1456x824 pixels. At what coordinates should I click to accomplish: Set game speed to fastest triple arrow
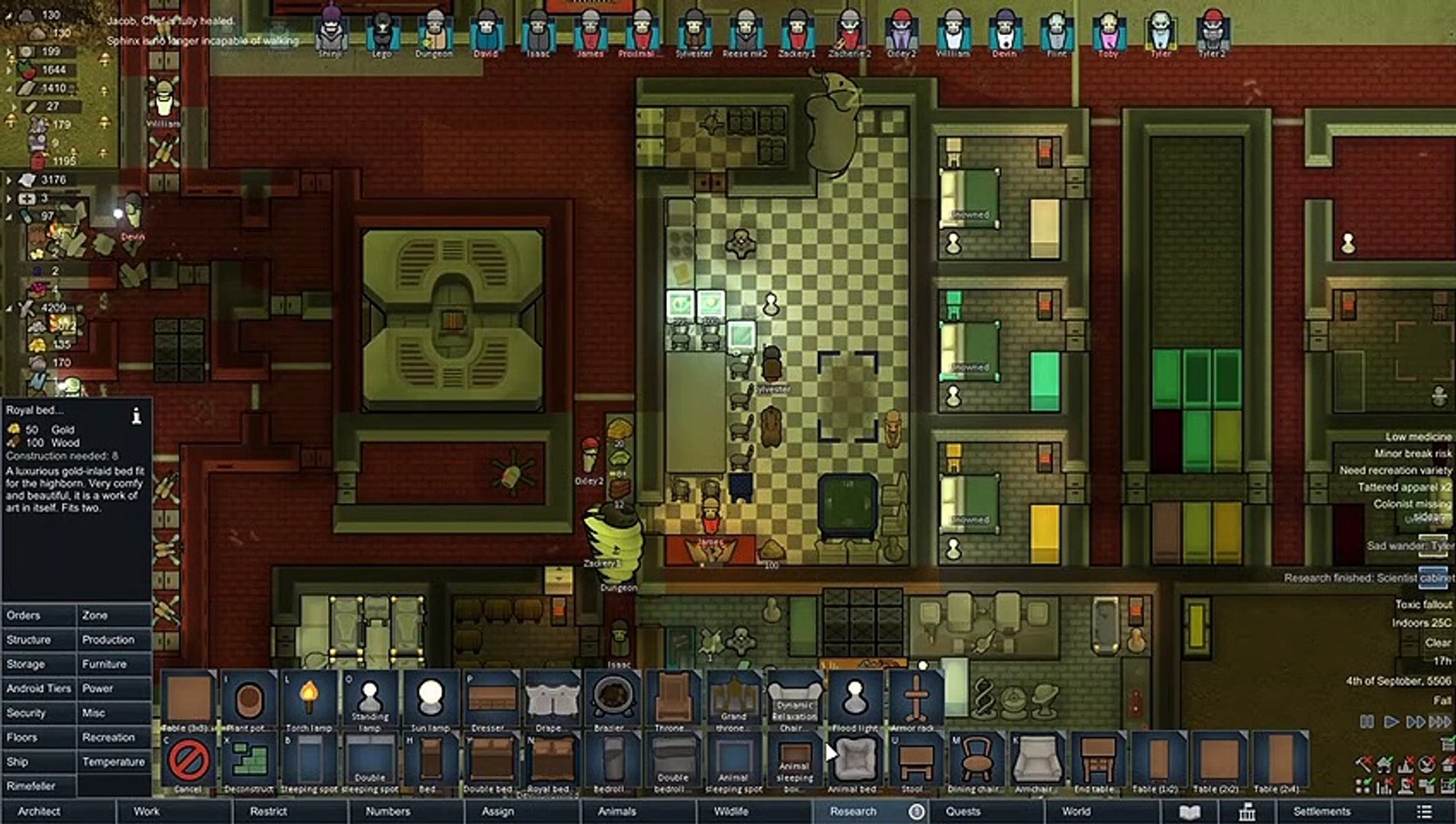coord(1440,721)
